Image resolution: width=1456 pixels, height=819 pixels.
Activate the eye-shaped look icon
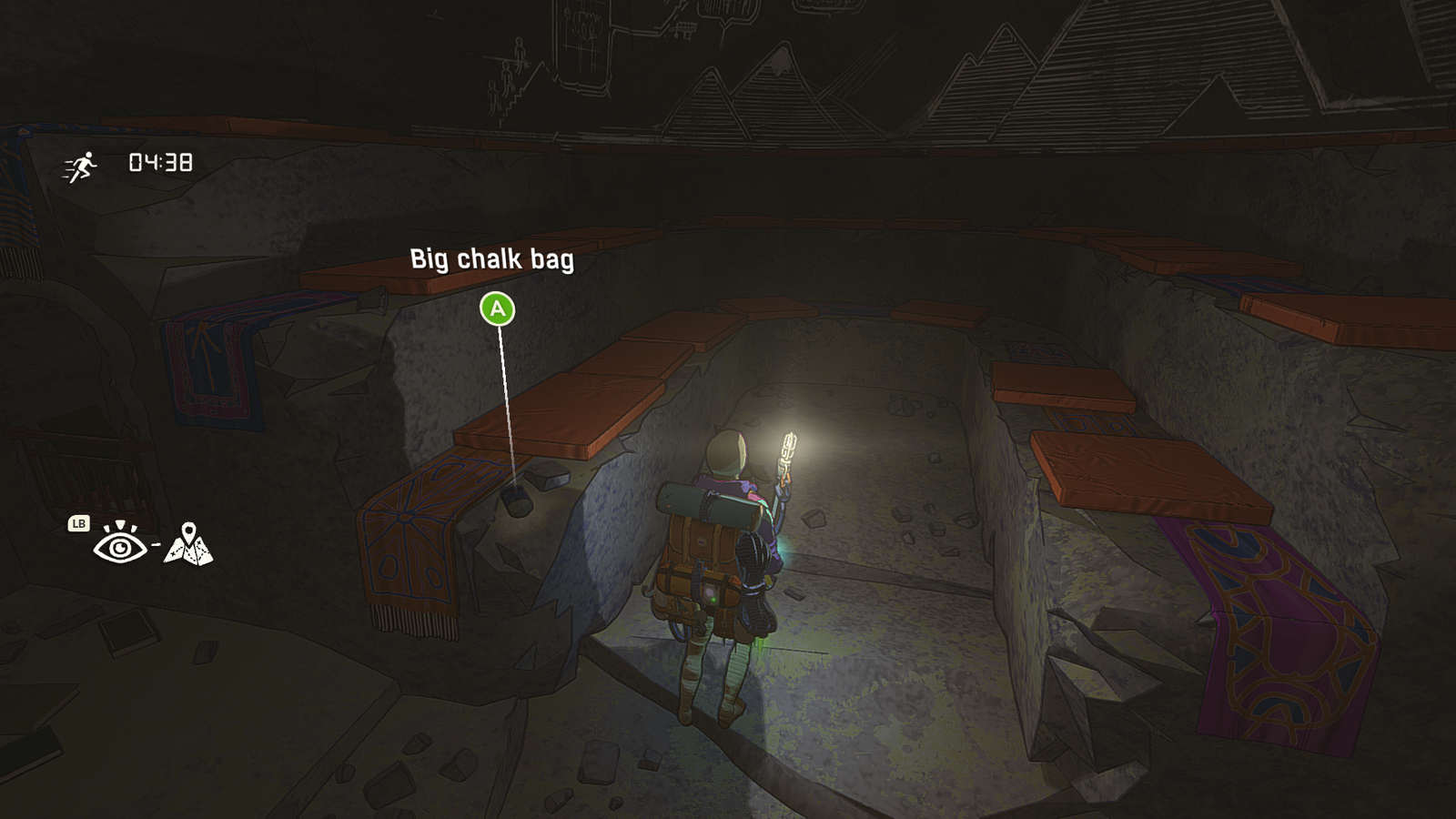point(119,544)
